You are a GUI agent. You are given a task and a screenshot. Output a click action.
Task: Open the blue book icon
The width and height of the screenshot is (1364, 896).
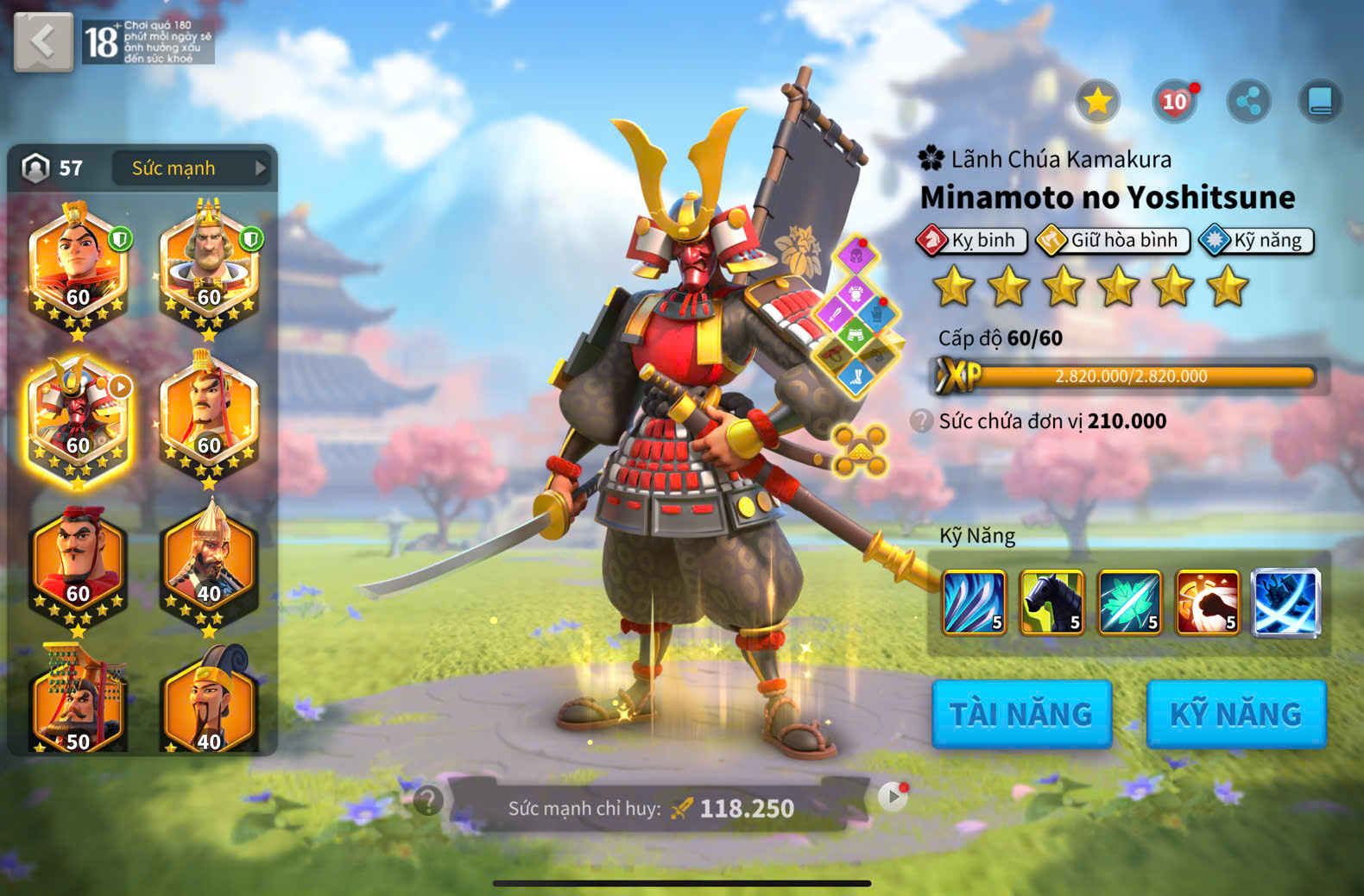pyautogui.click(x=1320, y=102)
